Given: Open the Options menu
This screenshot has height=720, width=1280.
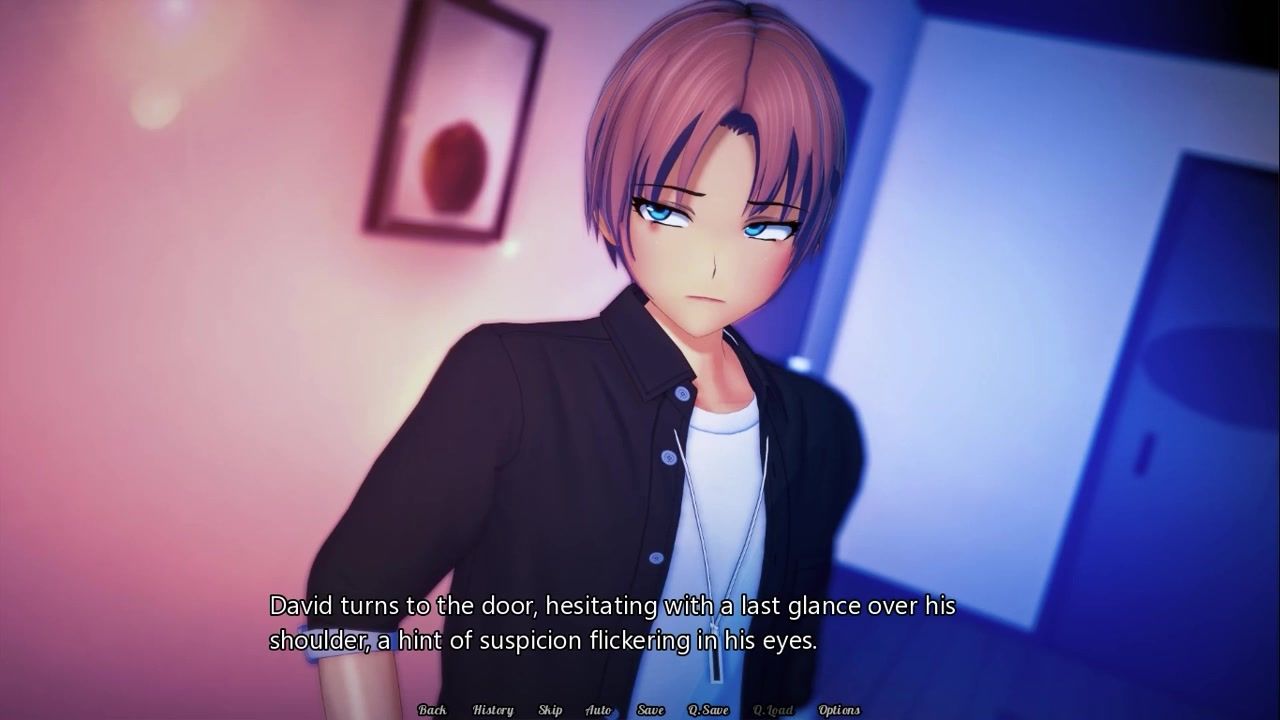Looking at the screenshot, I should pyautogui.click(x=839, y=710).
